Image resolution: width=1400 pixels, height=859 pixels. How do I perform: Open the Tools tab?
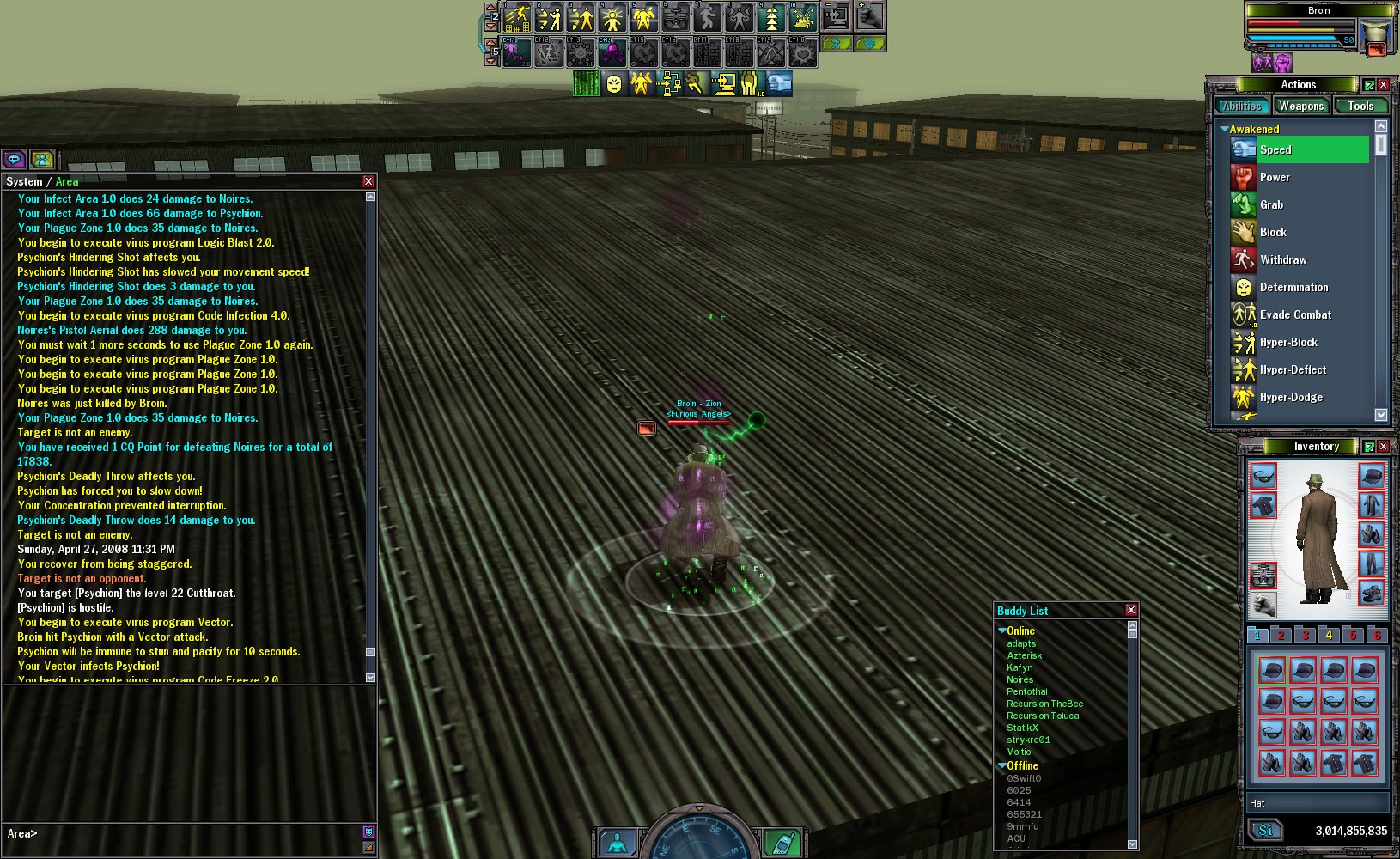coord(1360,106)
